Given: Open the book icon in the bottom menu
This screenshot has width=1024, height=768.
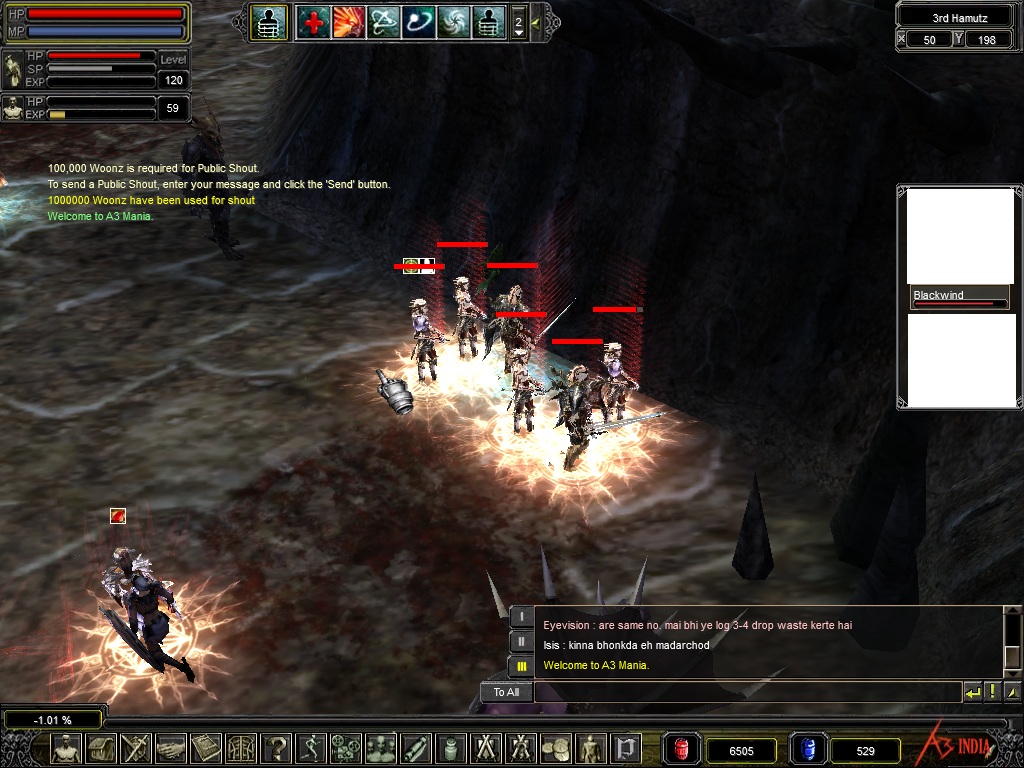Looking at the screenshot, I should 207,747.
